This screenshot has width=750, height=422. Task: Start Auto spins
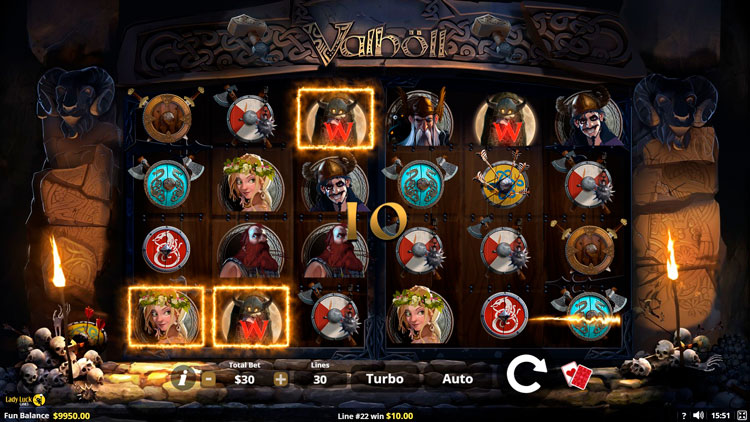coord(457,379)
